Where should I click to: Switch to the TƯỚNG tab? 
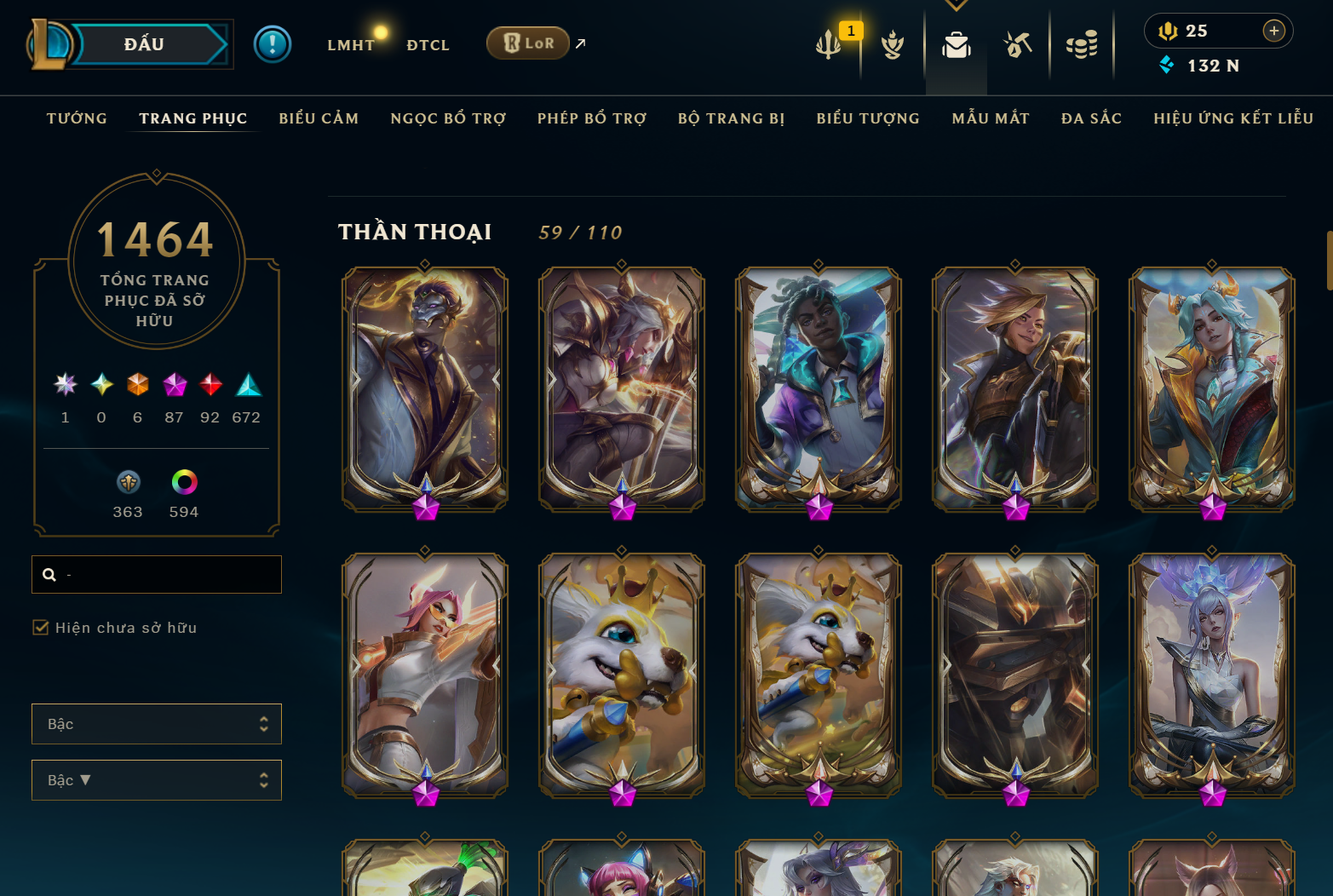[x=77, y=118]
